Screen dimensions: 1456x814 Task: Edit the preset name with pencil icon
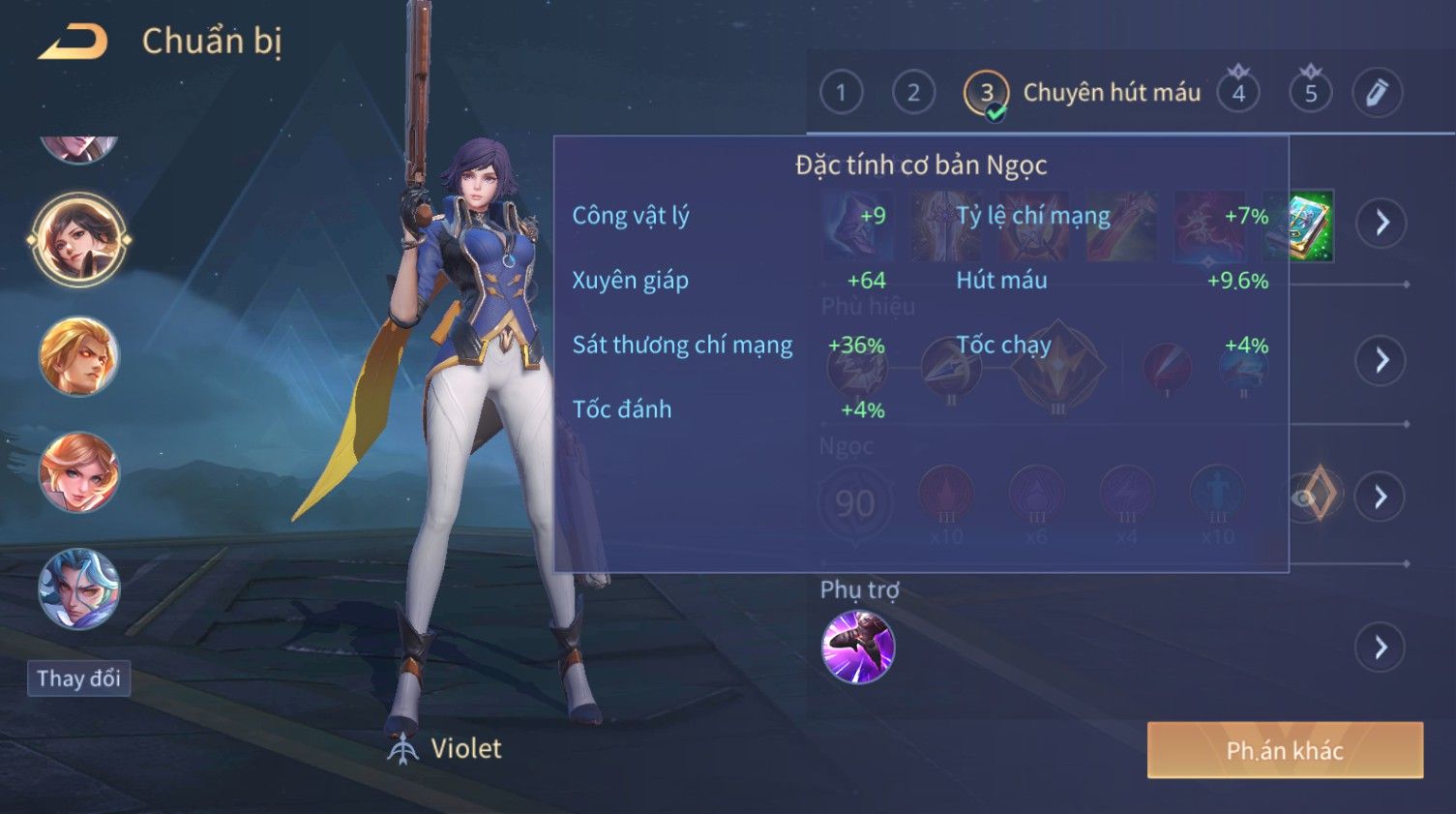1377,93
